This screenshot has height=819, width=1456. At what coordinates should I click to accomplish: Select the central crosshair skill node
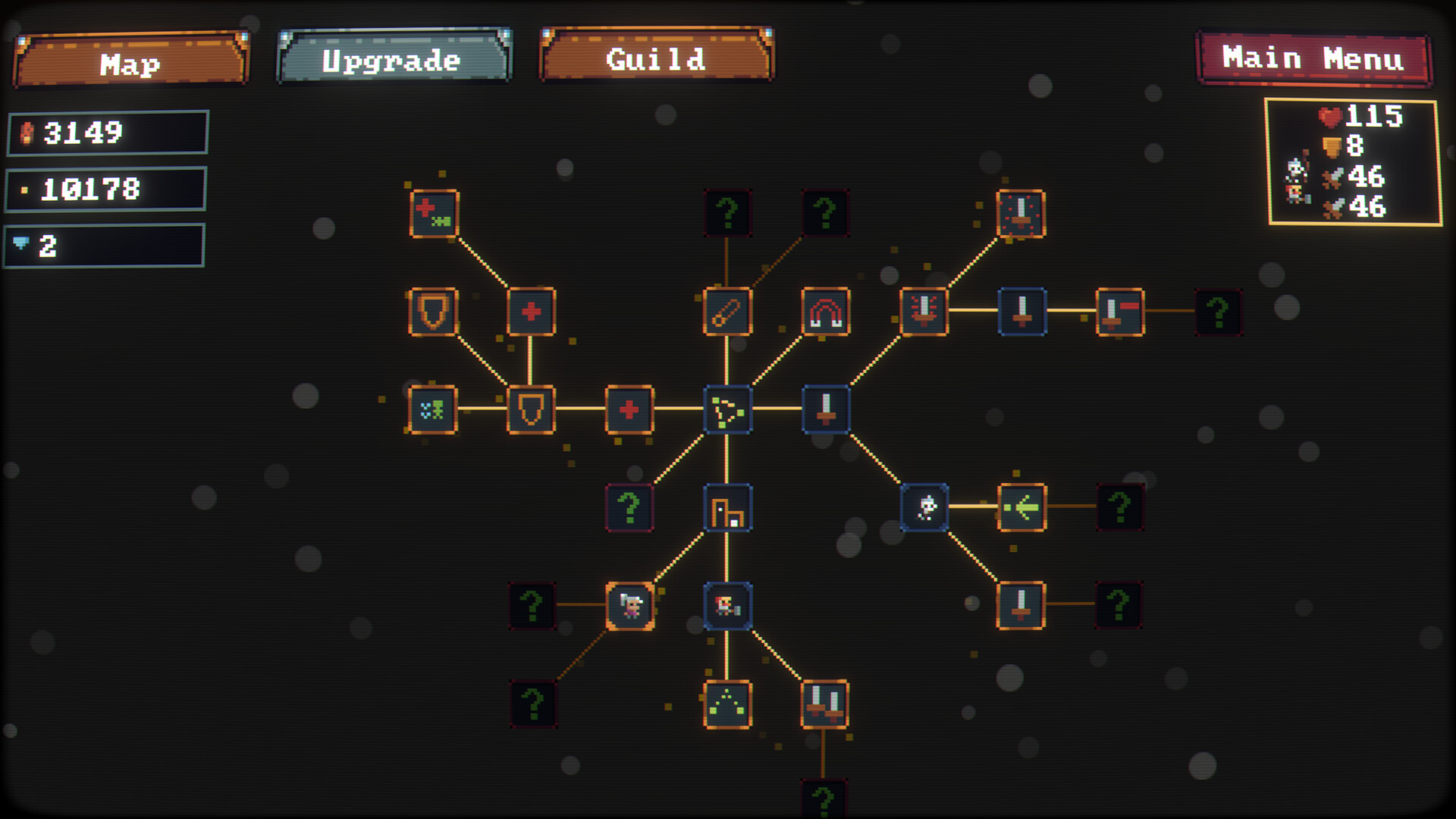728,410
